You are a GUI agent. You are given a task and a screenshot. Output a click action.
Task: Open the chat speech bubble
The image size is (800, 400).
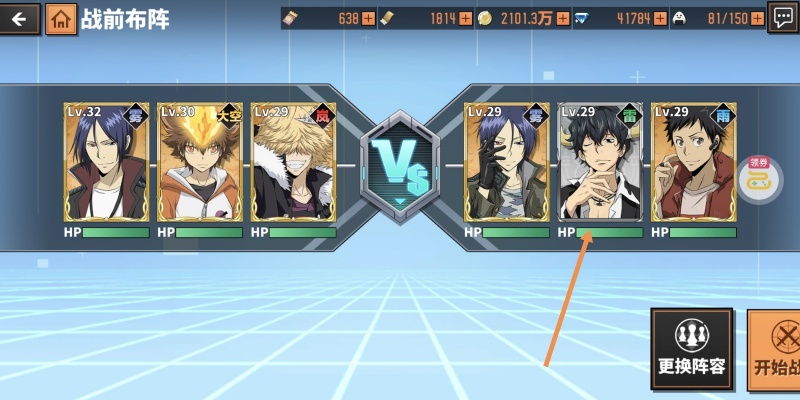point(783,18)
